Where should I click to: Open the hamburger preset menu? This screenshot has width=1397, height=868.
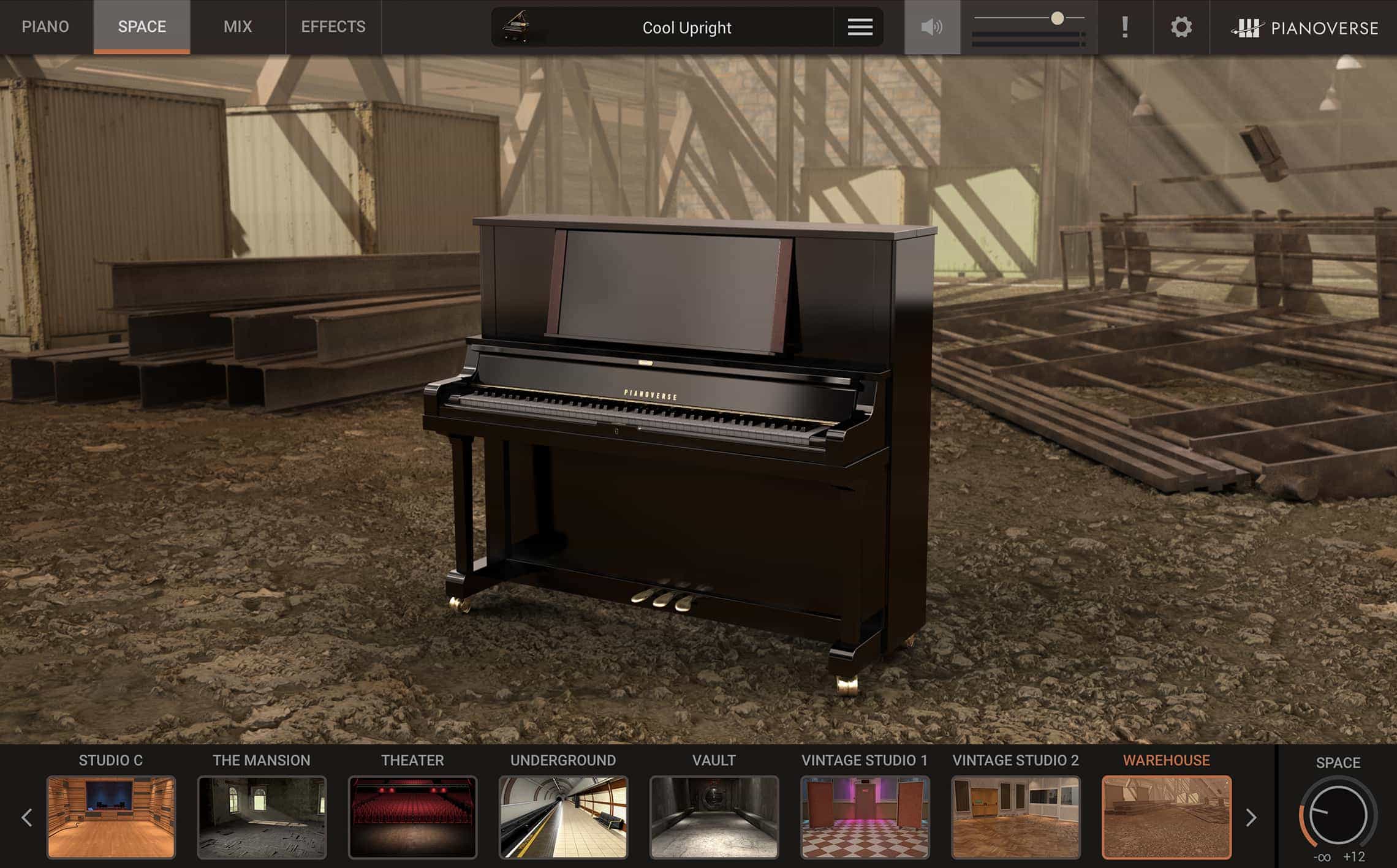tap(860, 27)
